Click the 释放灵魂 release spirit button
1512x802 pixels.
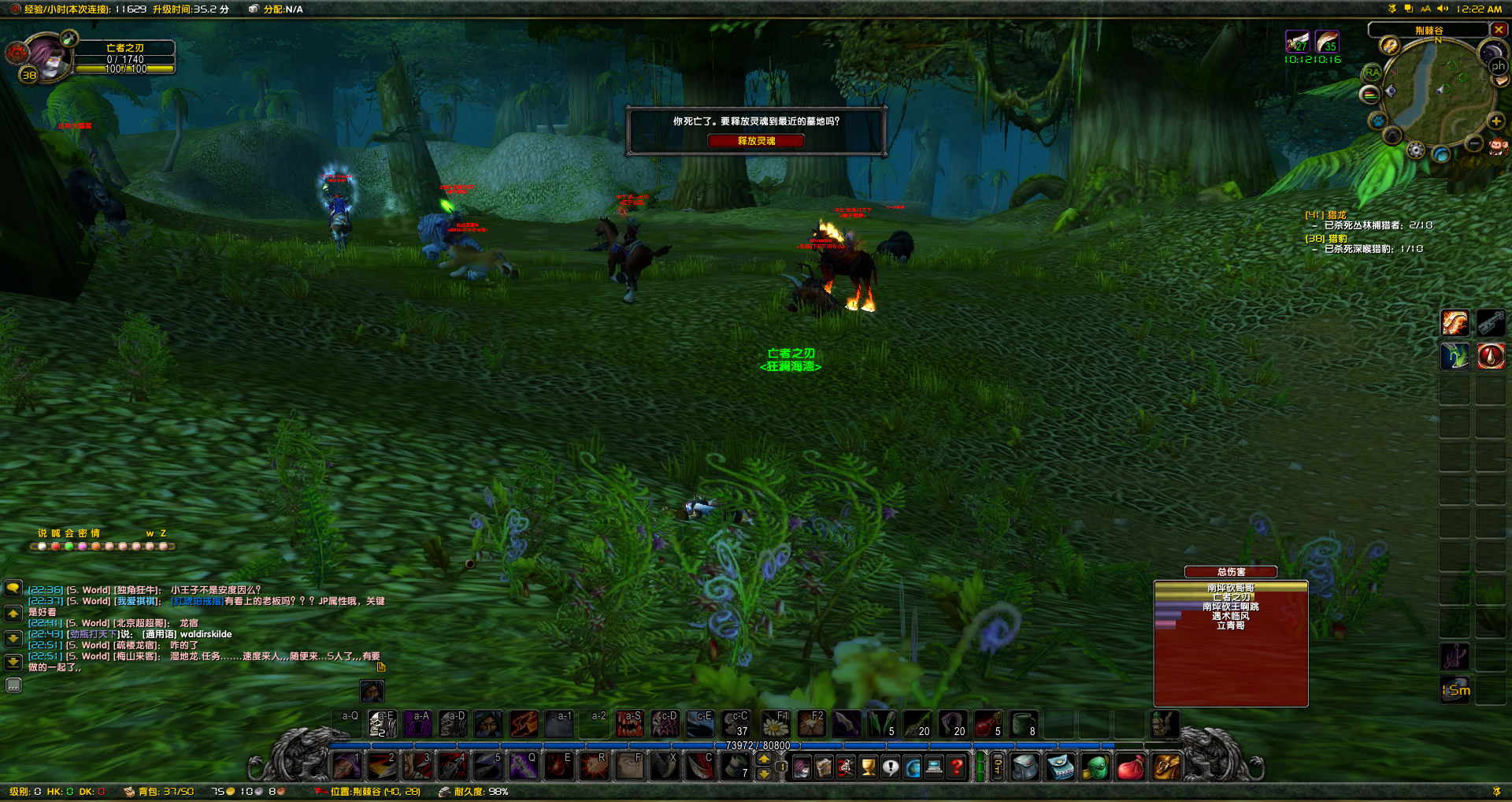pos(756,141)
